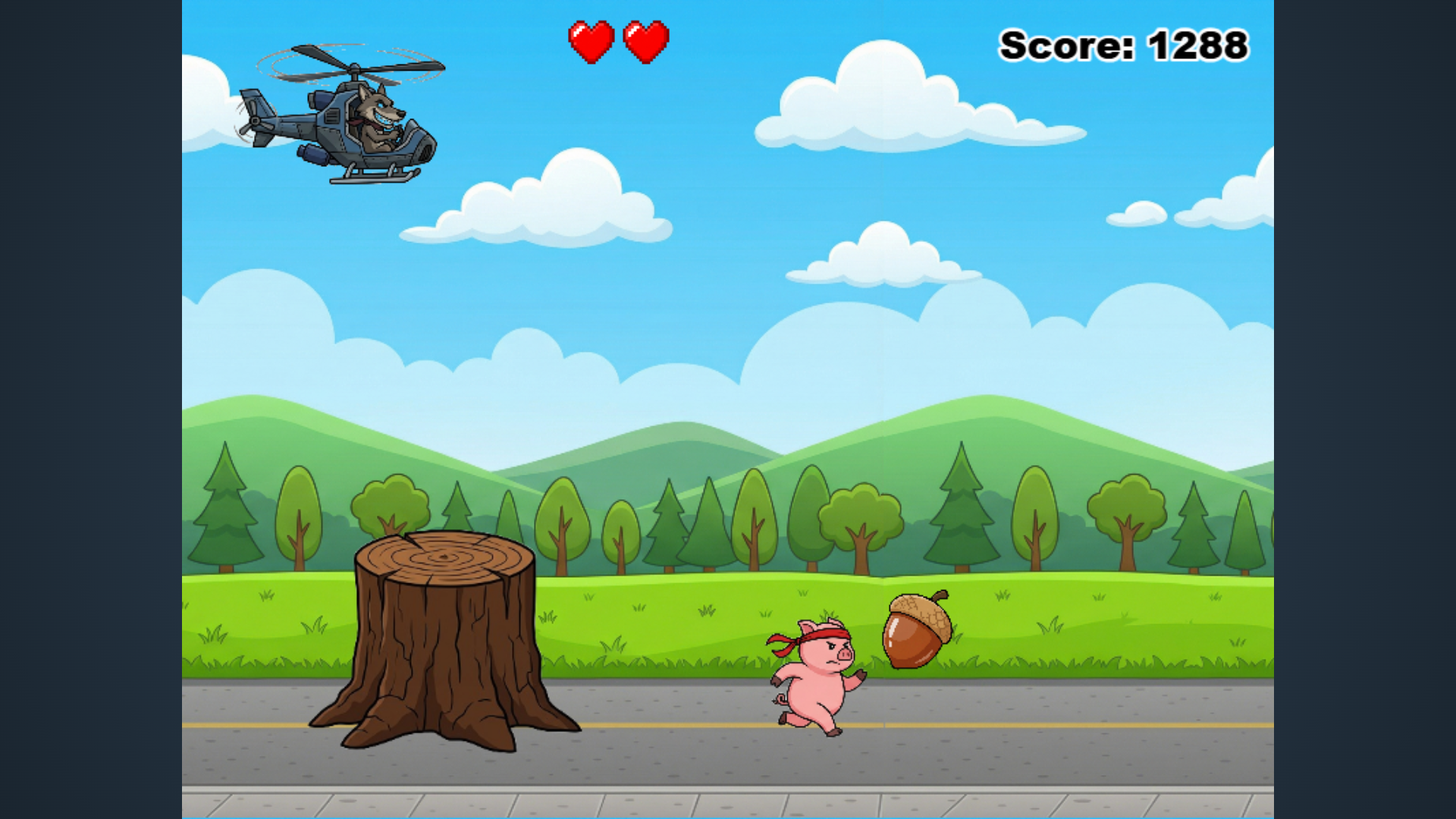Select the running pig character
The width and height of the screenshot is (1456, 819).
(x=815, y=682)
